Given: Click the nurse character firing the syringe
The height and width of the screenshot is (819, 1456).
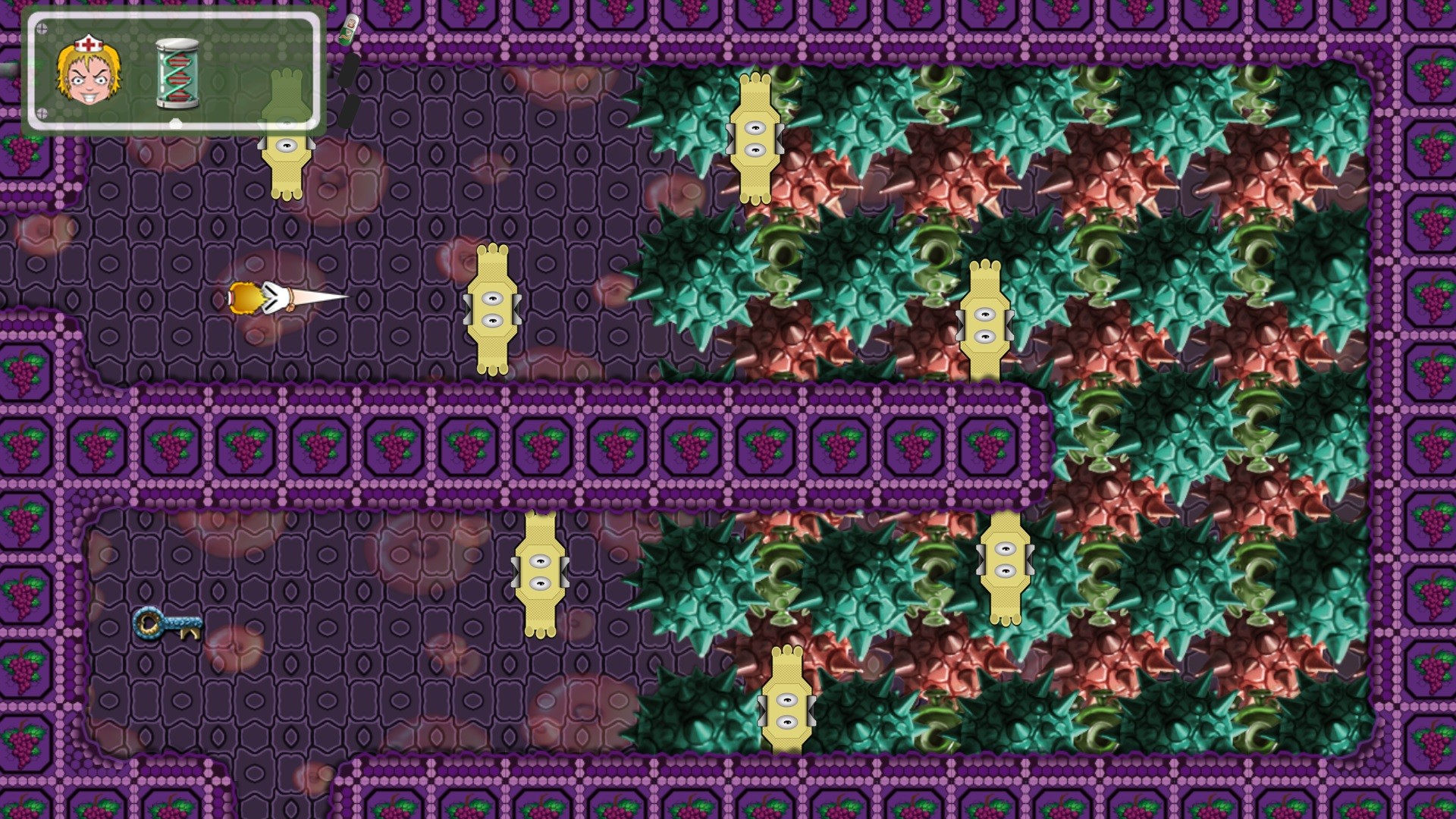Looking at the screenshot, I should tap(244, 298).
